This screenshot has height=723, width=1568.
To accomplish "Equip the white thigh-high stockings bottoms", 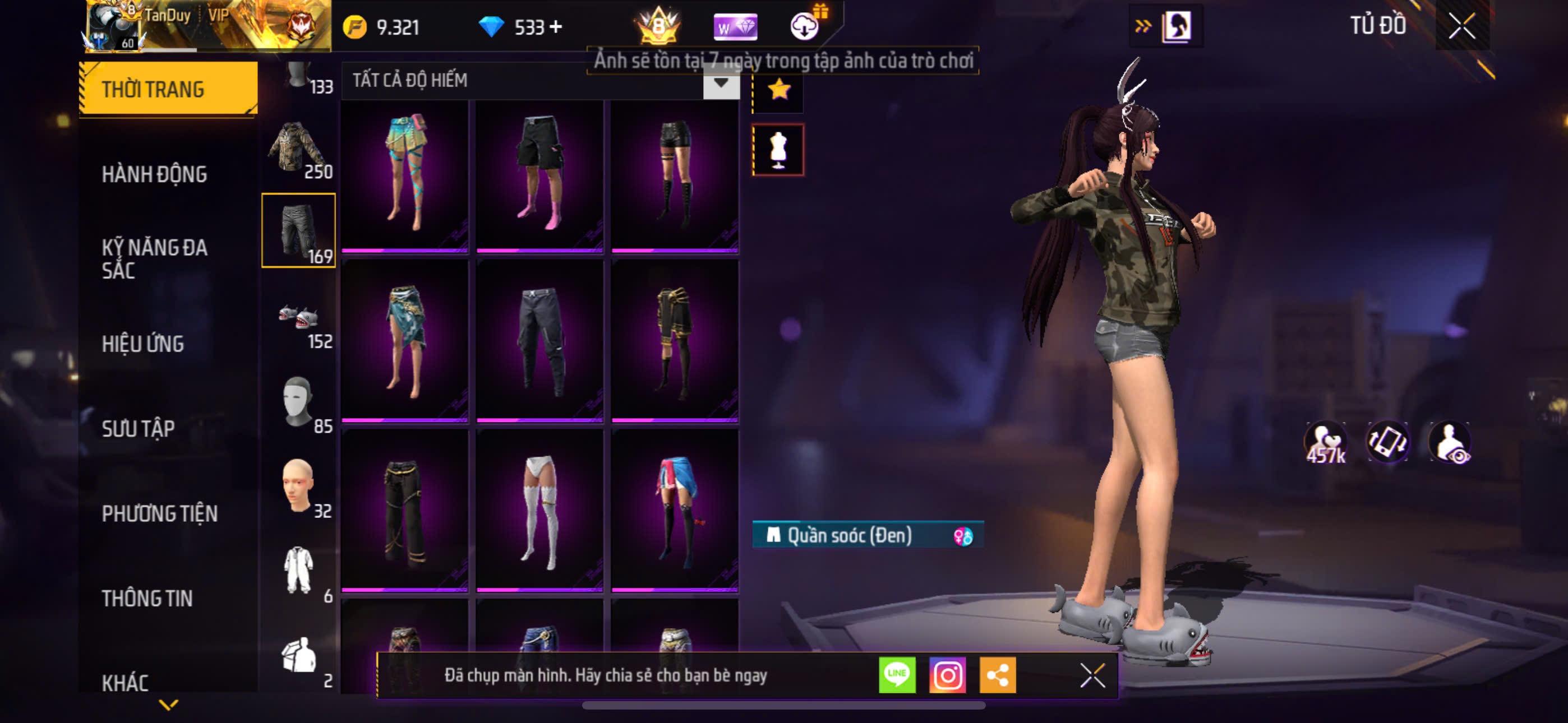I will [x=539, y=511].
